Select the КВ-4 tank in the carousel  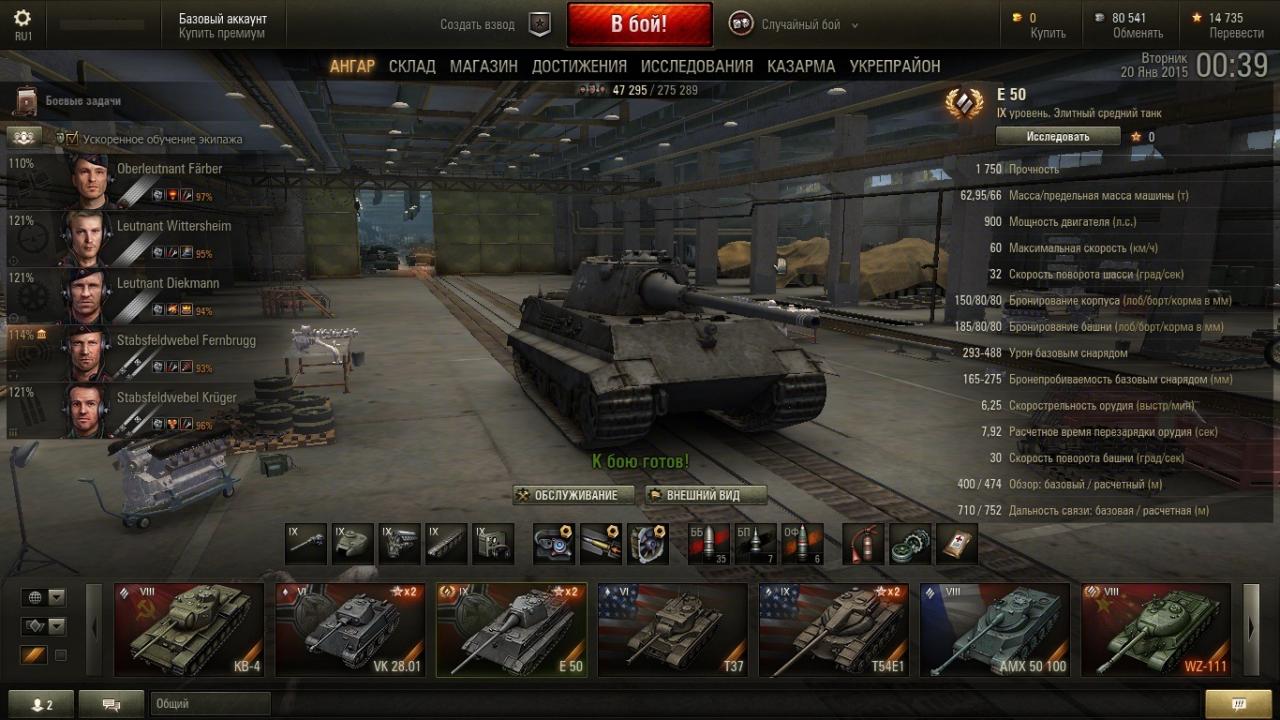[189, 630]
